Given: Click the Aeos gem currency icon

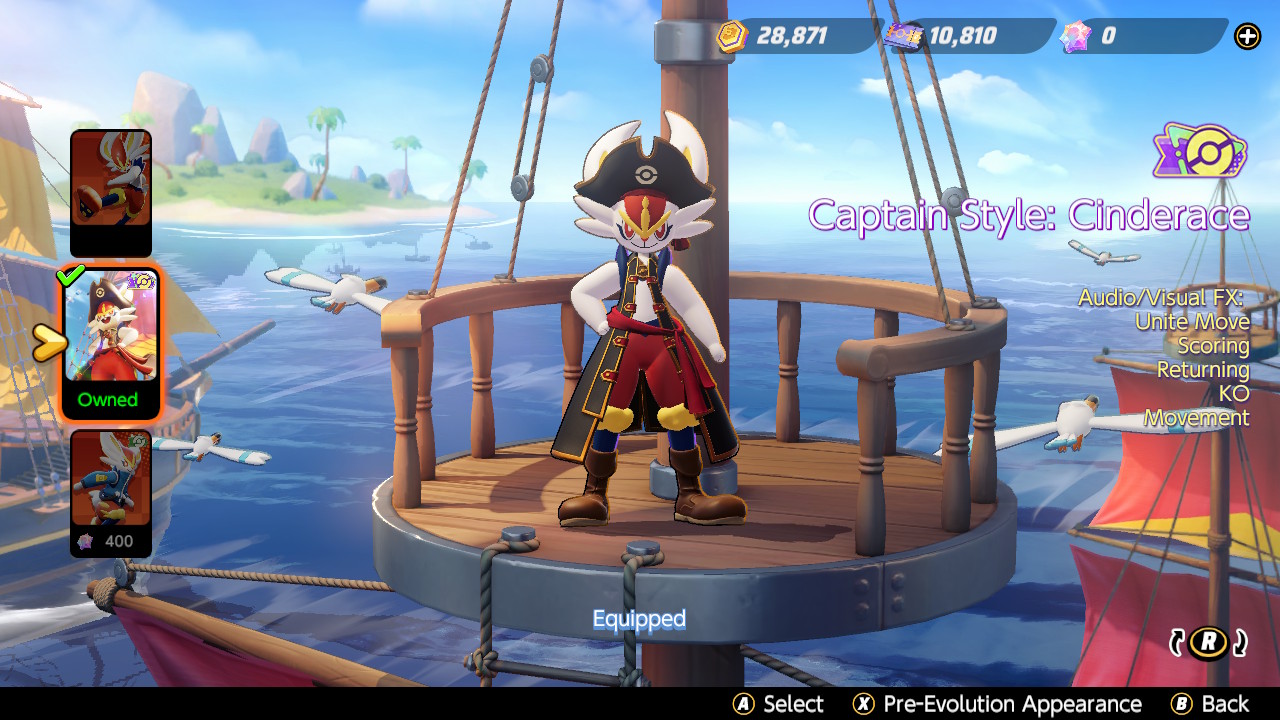Looking at the screenshot, I should point(1074,36).
